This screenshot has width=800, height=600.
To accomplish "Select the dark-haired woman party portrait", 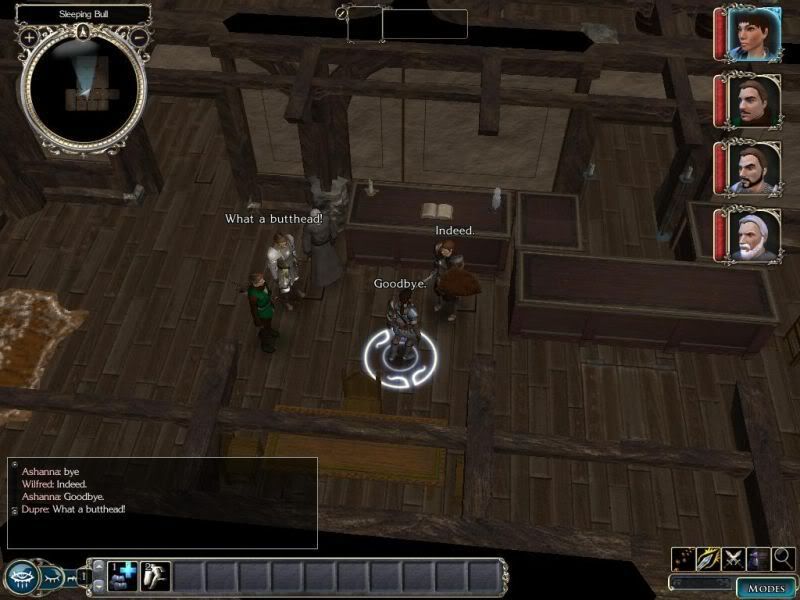I will [746, 33].
